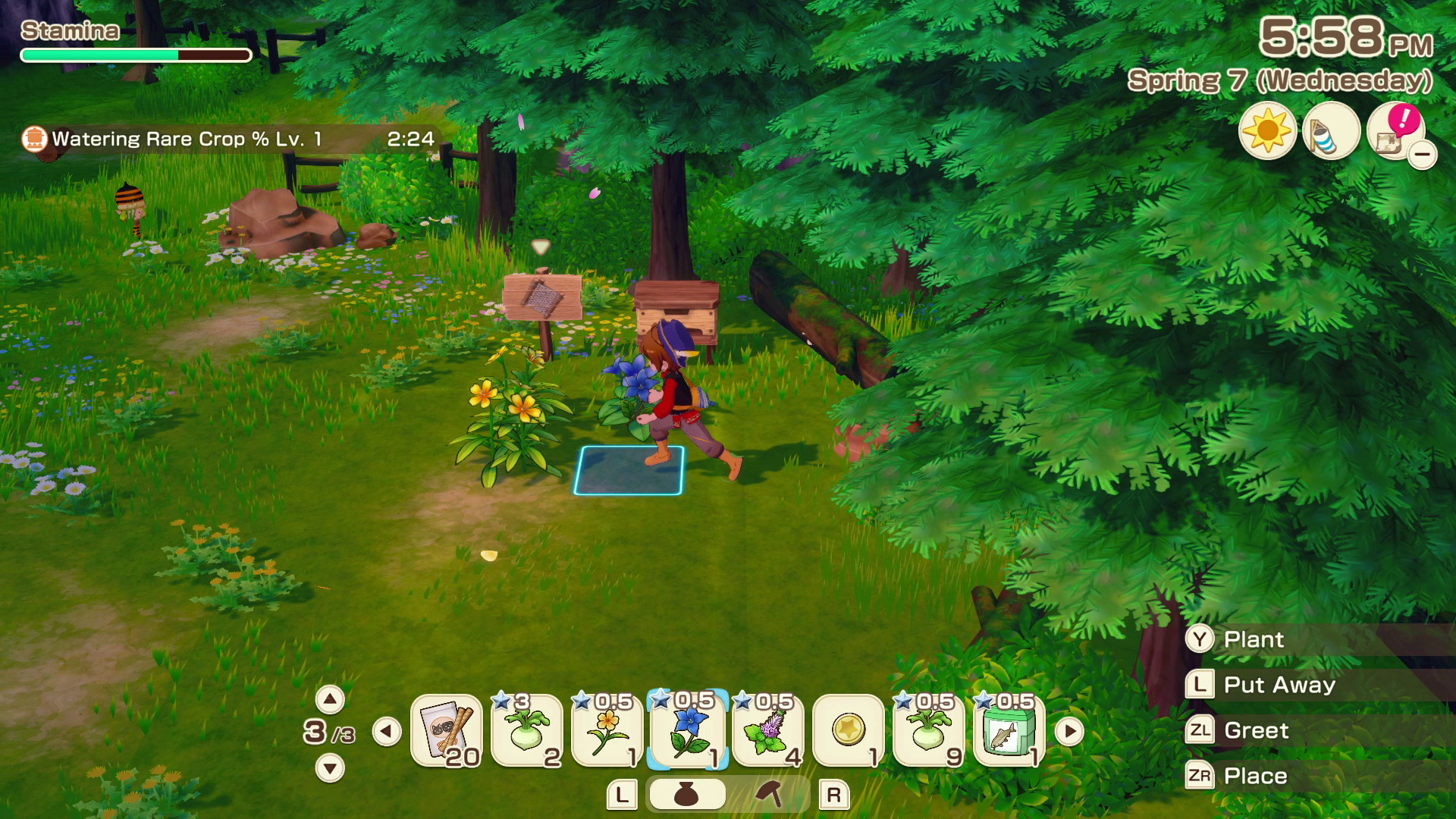Go to previous hotbar page with up arrow
Image resolution: width=1456 pixels, height=819 pixels.
tap(330, 699)
